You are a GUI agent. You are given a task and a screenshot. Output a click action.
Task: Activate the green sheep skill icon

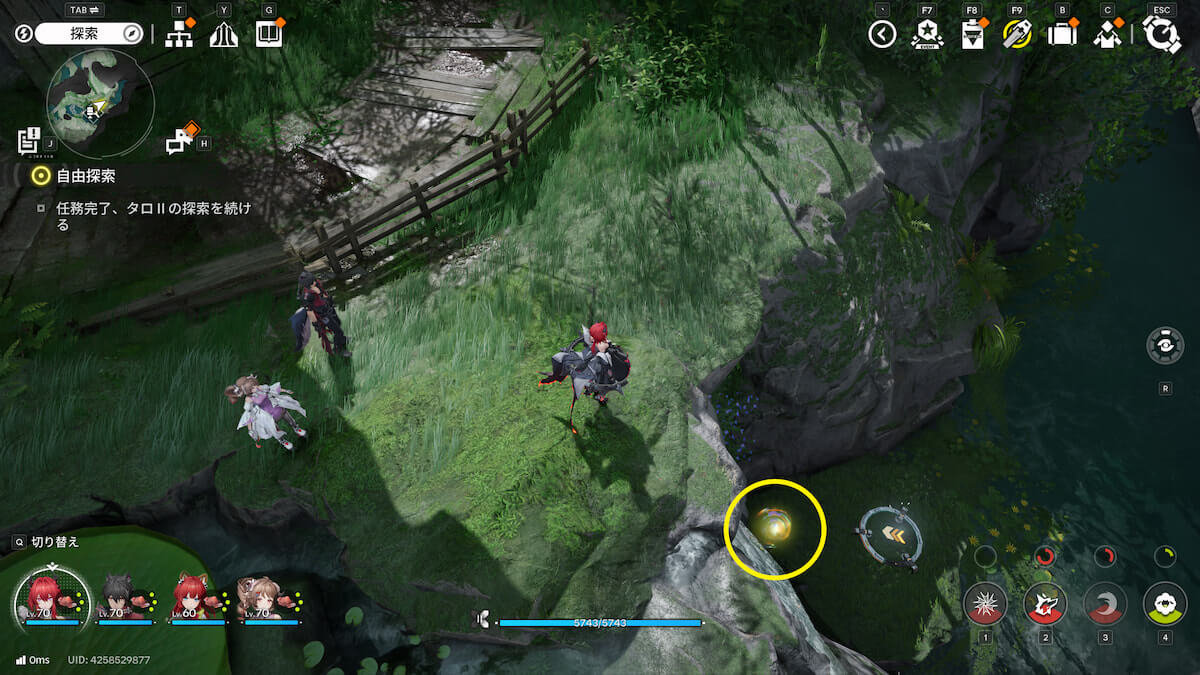pyautogui.click(x=1165, y=603)
